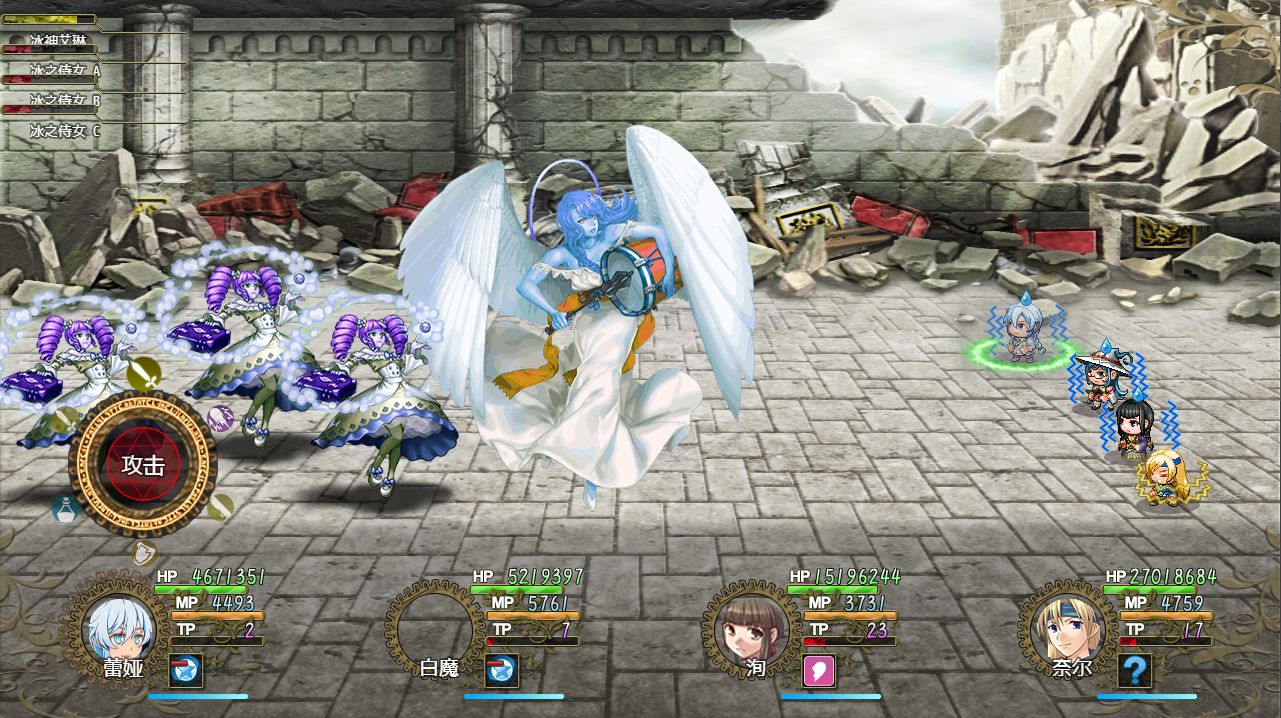Pick the purple magic skill icon
Screen dimensions: 1281x718
[x=220, y=417]
